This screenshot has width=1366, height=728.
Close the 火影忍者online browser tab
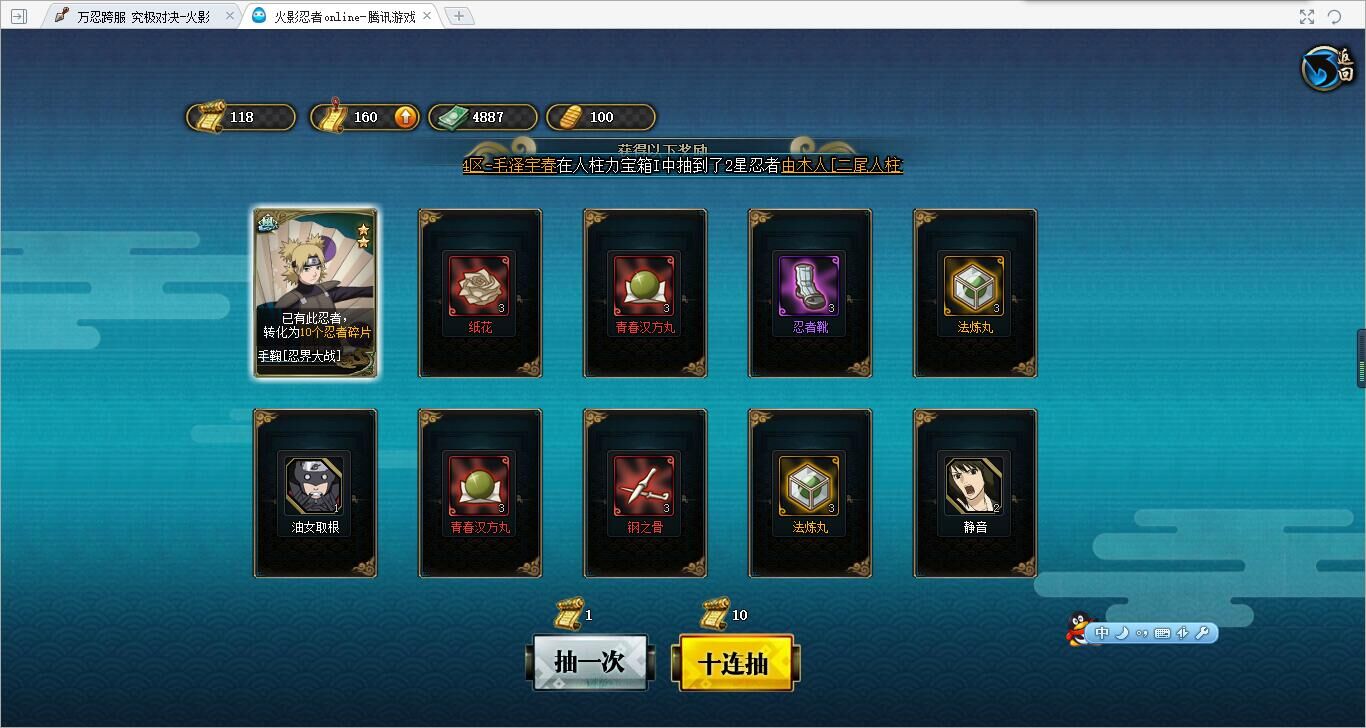click(428, 16)
